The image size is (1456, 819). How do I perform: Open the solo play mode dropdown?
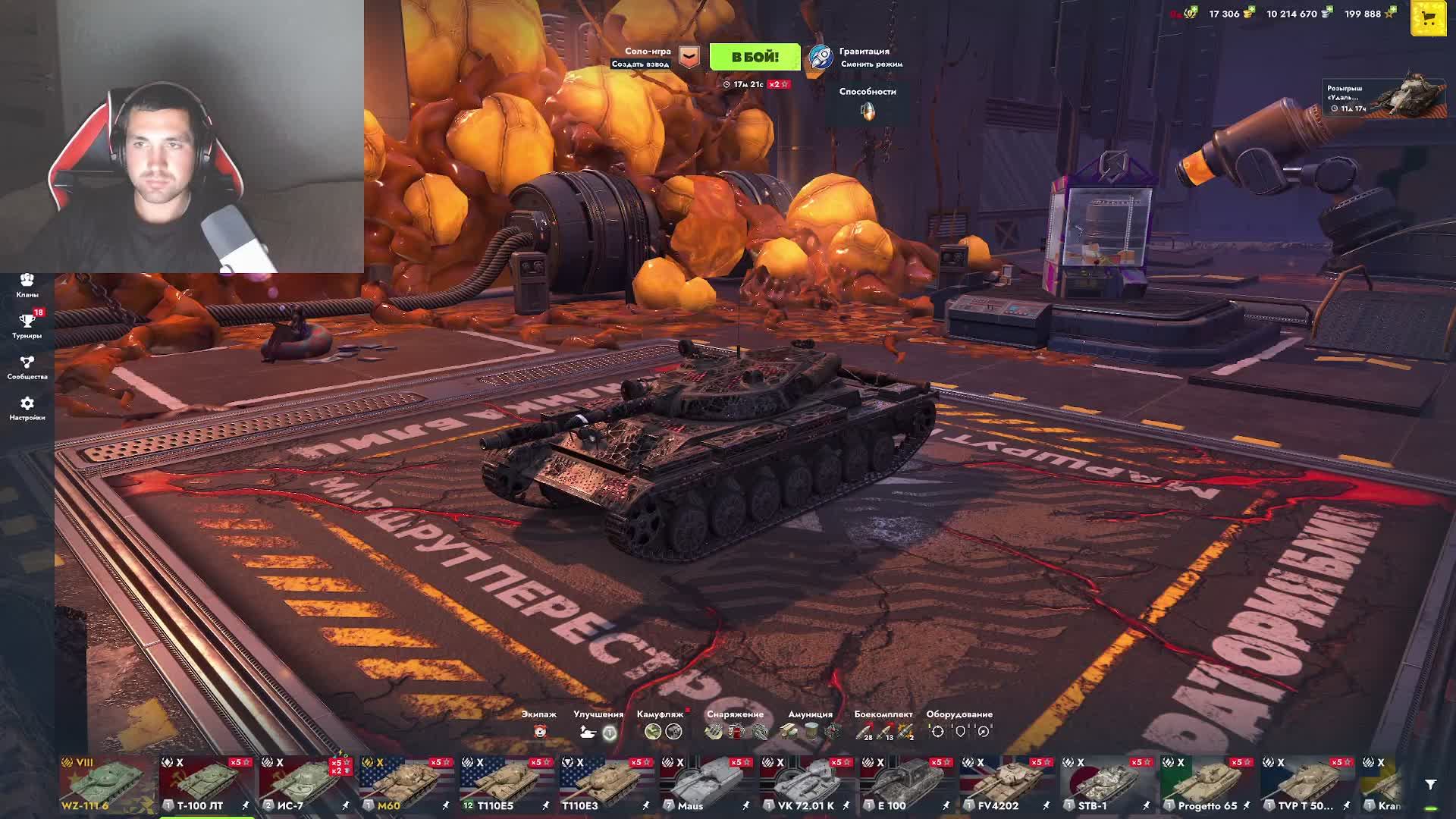[689, 57]
